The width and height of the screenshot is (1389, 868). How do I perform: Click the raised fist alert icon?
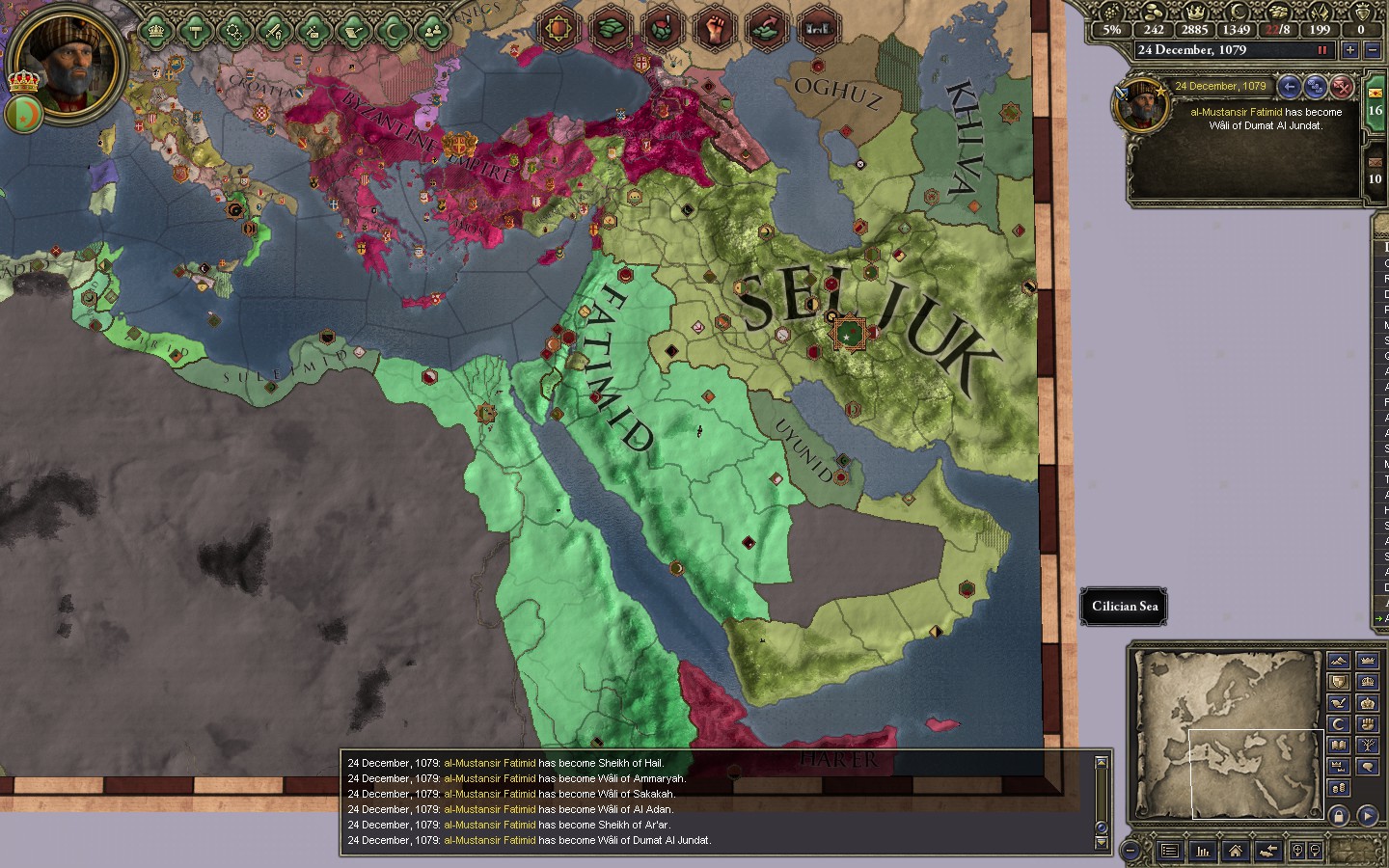713,30
